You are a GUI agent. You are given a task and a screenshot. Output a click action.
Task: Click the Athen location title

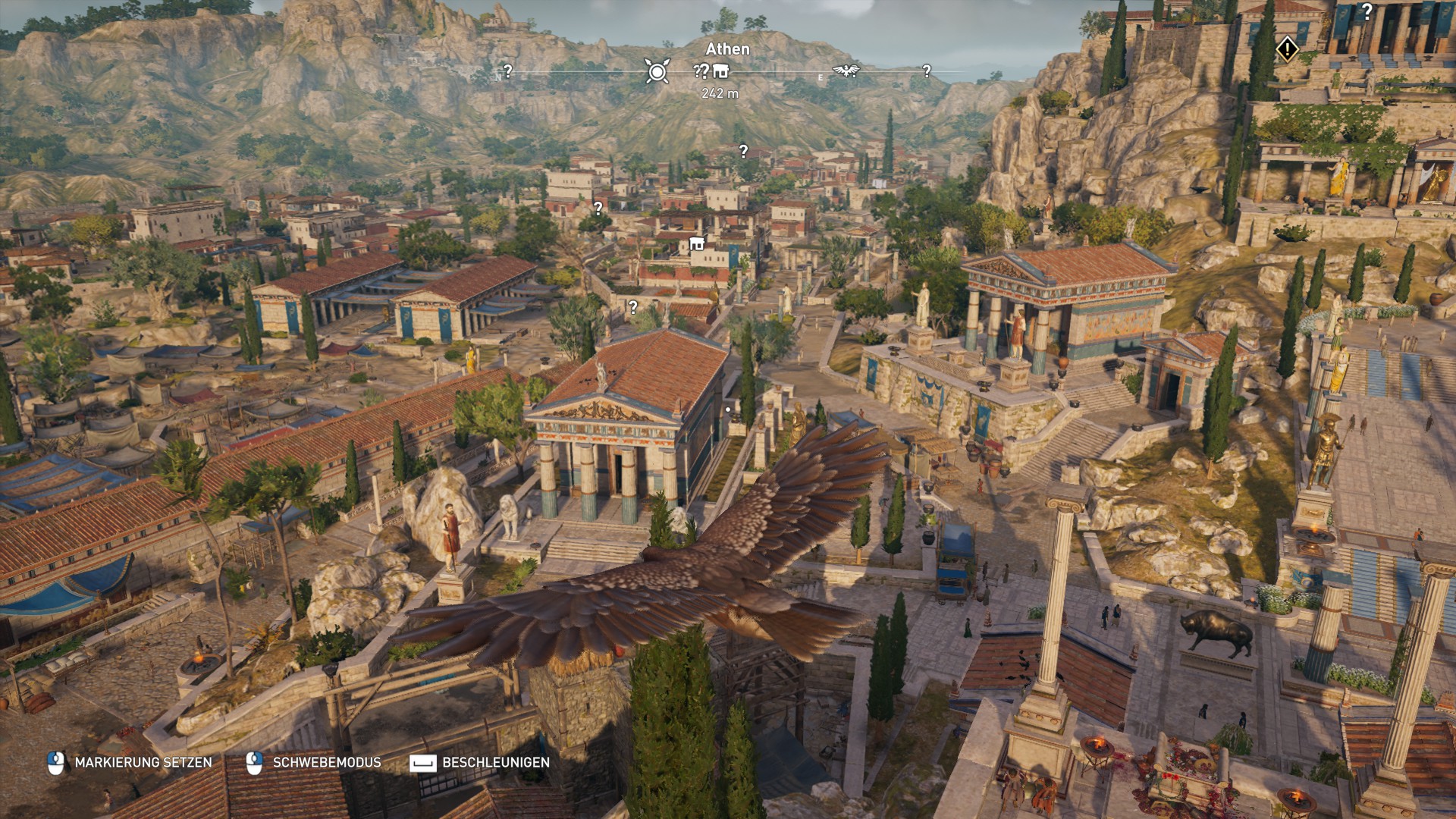click(x=729, y=49)
